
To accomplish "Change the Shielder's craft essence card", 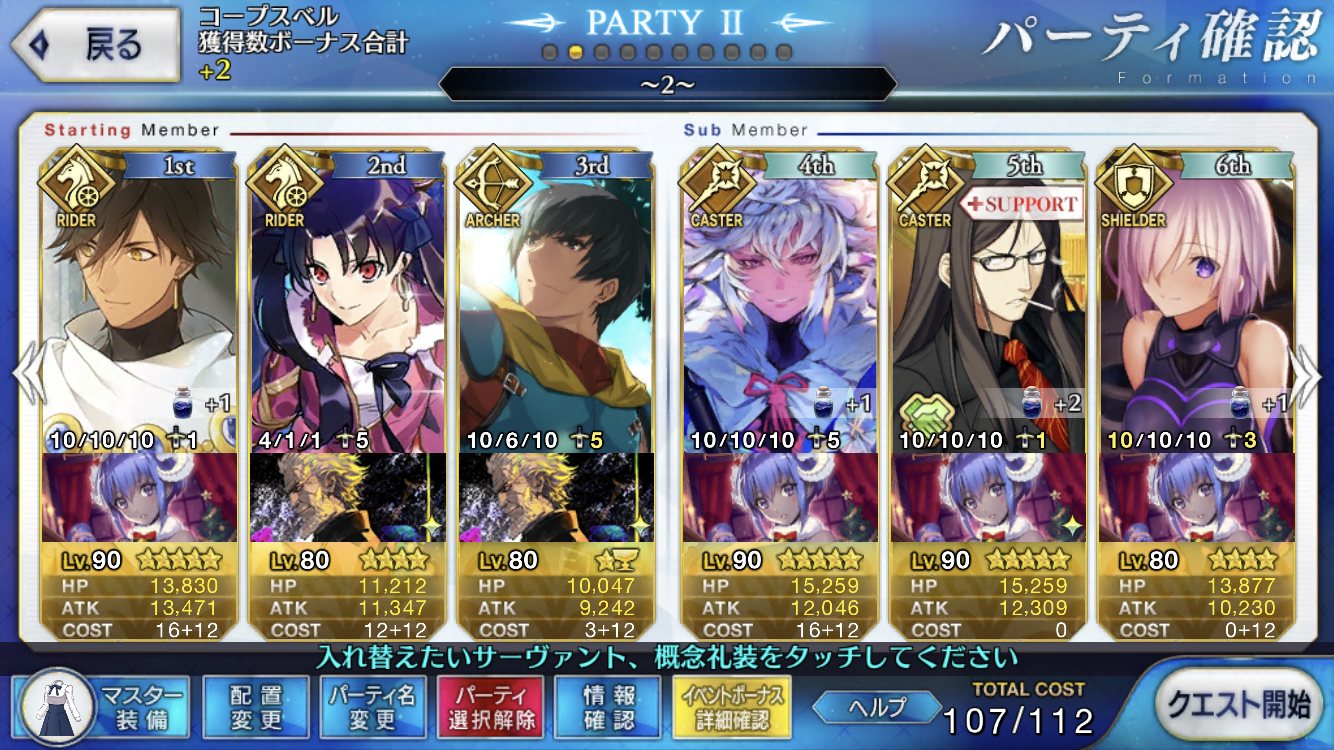I will (1196, 497).
